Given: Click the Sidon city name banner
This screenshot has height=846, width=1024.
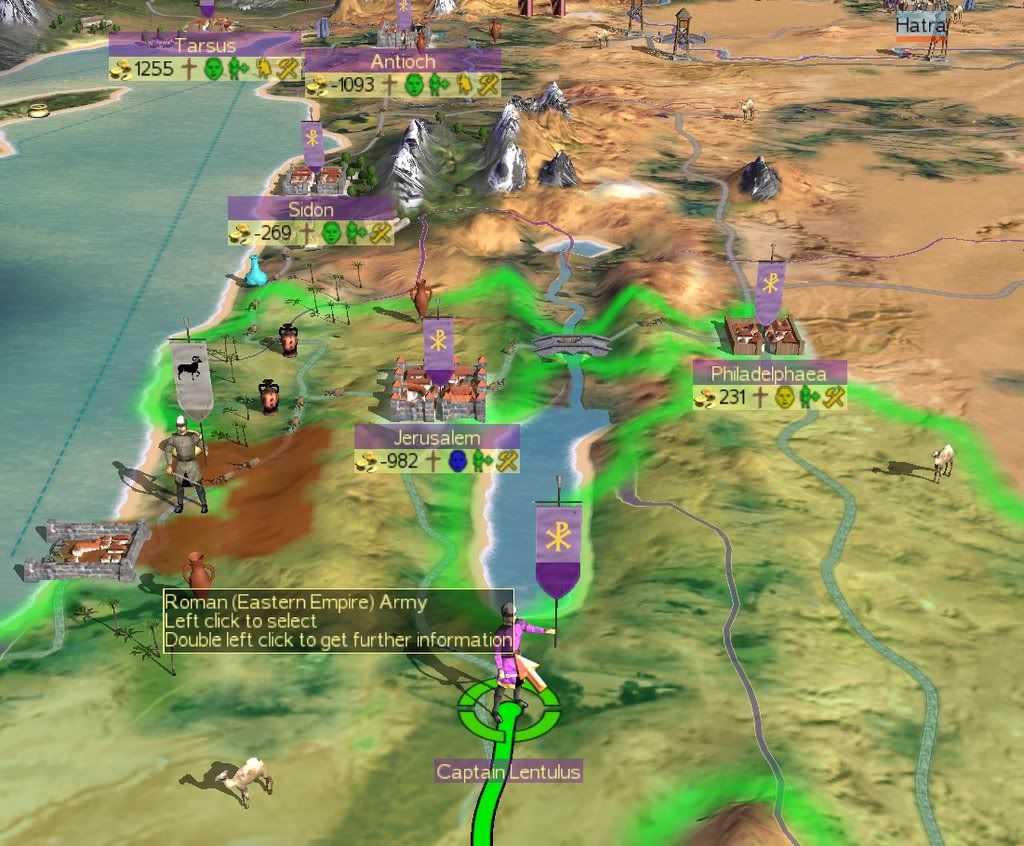Looking at the screenshot, I should pos(311,210).
